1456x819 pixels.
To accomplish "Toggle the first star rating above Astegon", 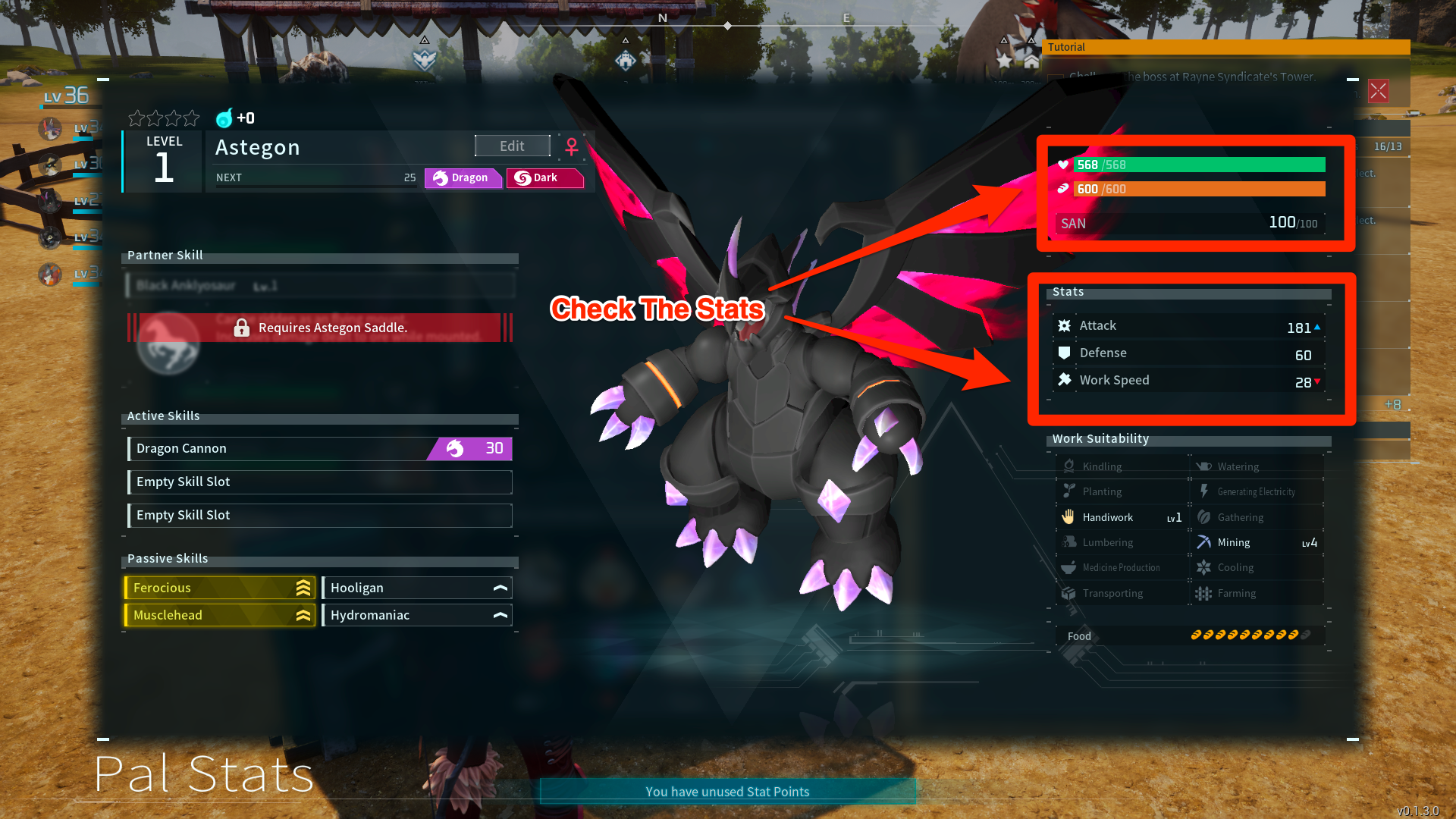I will (x=136, y=118).
